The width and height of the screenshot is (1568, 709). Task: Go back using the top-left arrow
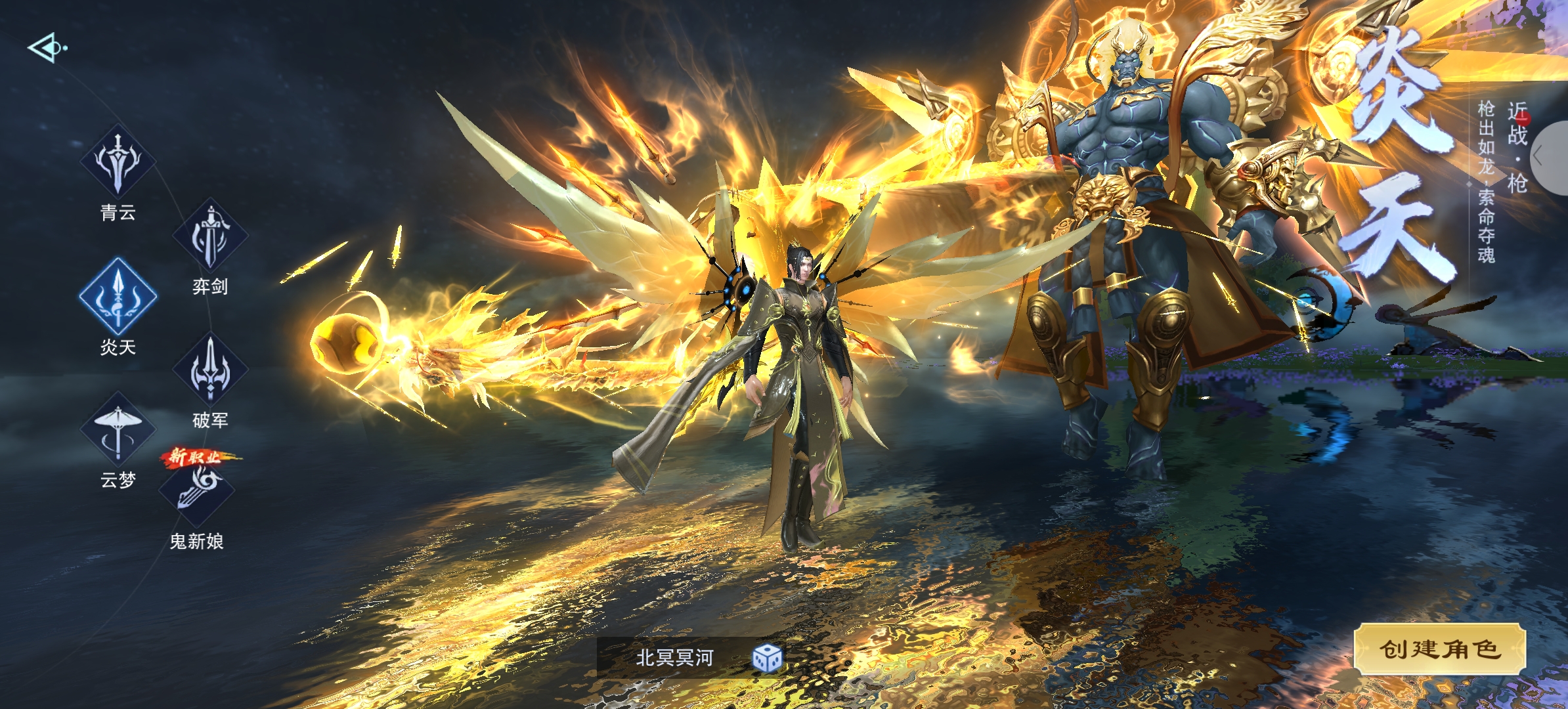point(46,48)
